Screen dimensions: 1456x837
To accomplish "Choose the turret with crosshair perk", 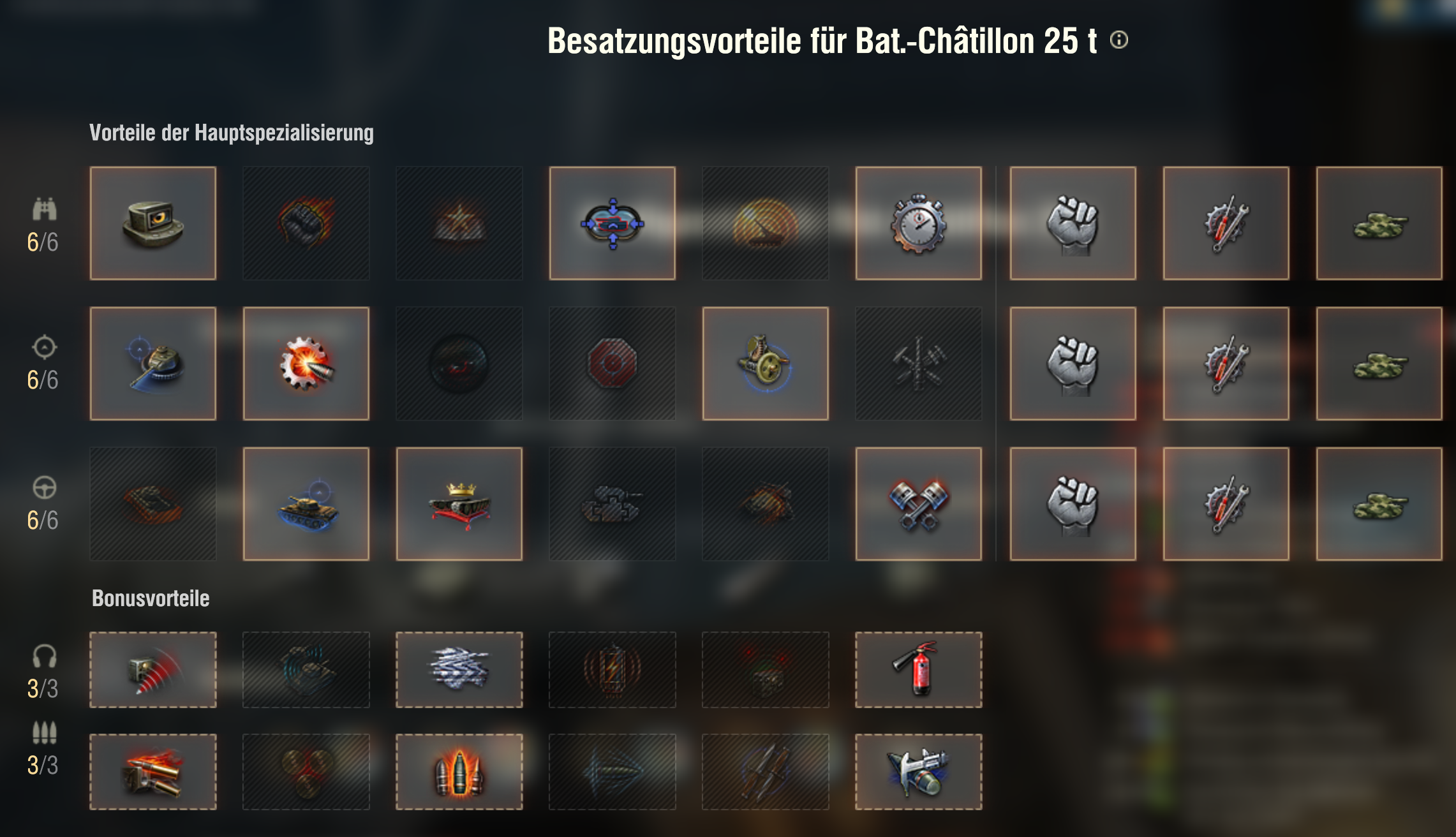I will 153,364.
